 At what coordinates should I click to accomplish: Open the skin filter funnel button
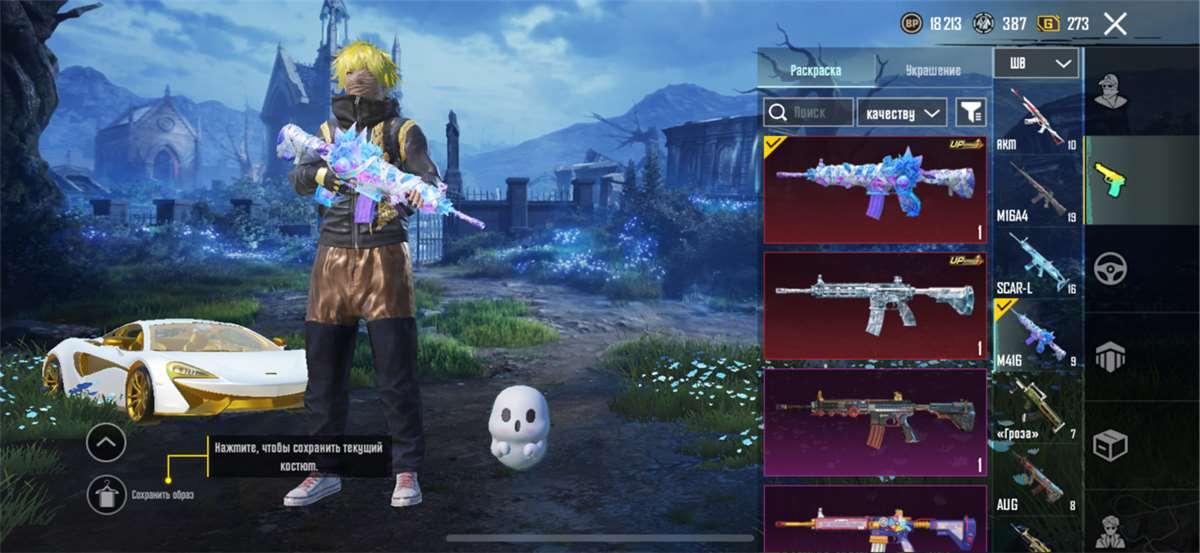(x=970, y=112)
